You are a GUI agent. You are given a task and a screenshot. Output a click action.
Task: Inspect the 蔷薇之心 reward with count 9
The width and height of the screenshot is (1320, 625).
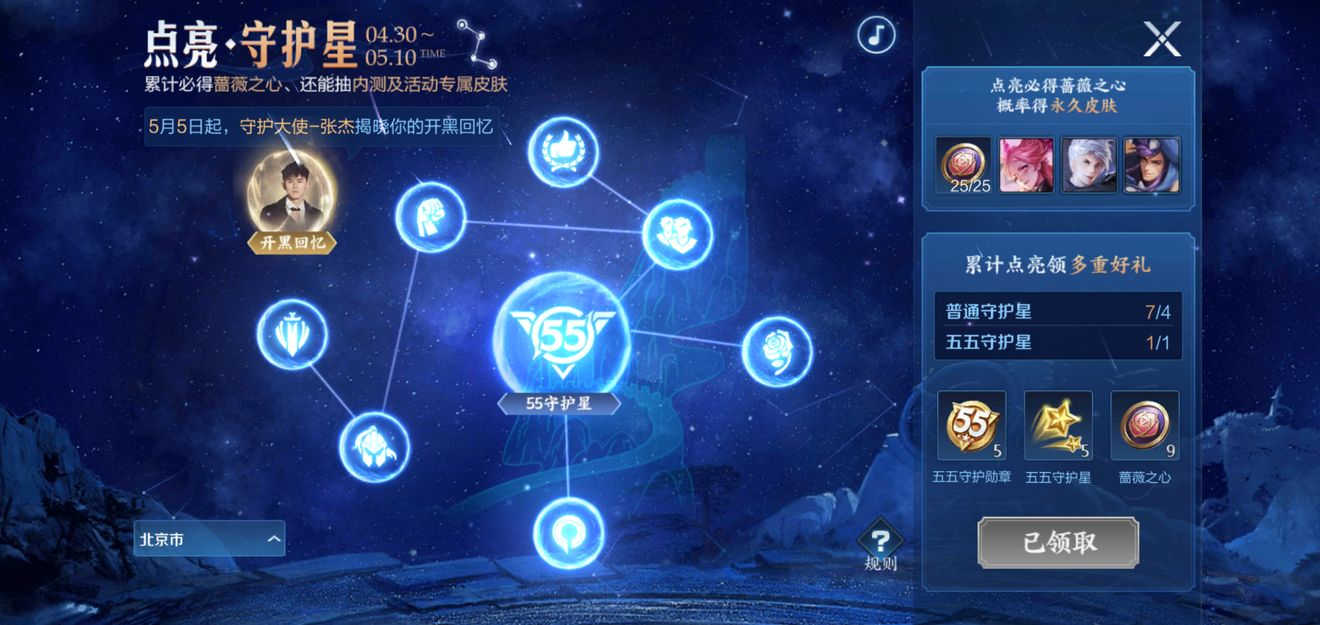(x=1145, y=425)
